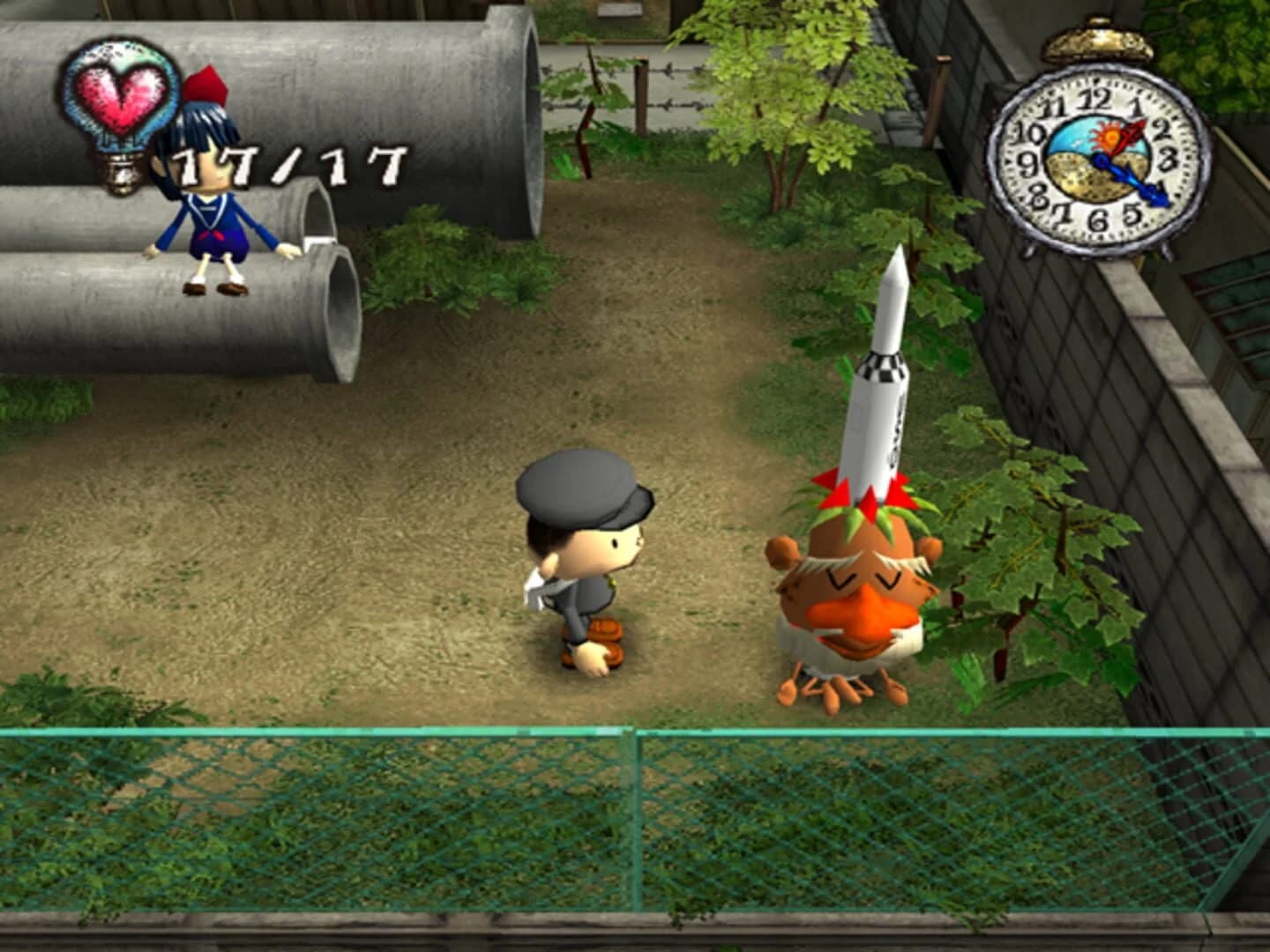This screenshot has width=1270, height=952.
Task: Click the boy character wearing the grey cap
Action: [582, 555]
